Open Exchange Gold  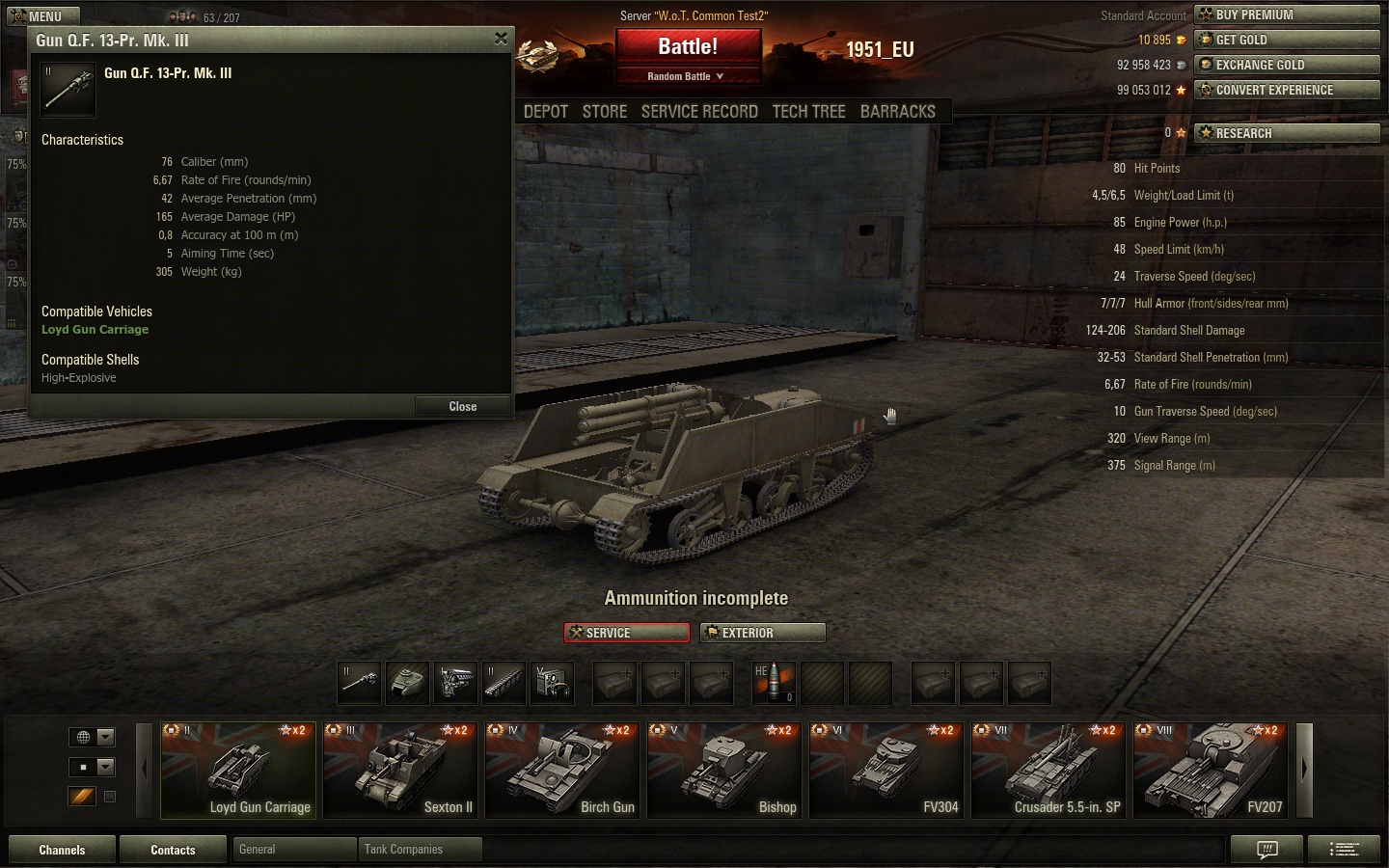(1287, 65)
